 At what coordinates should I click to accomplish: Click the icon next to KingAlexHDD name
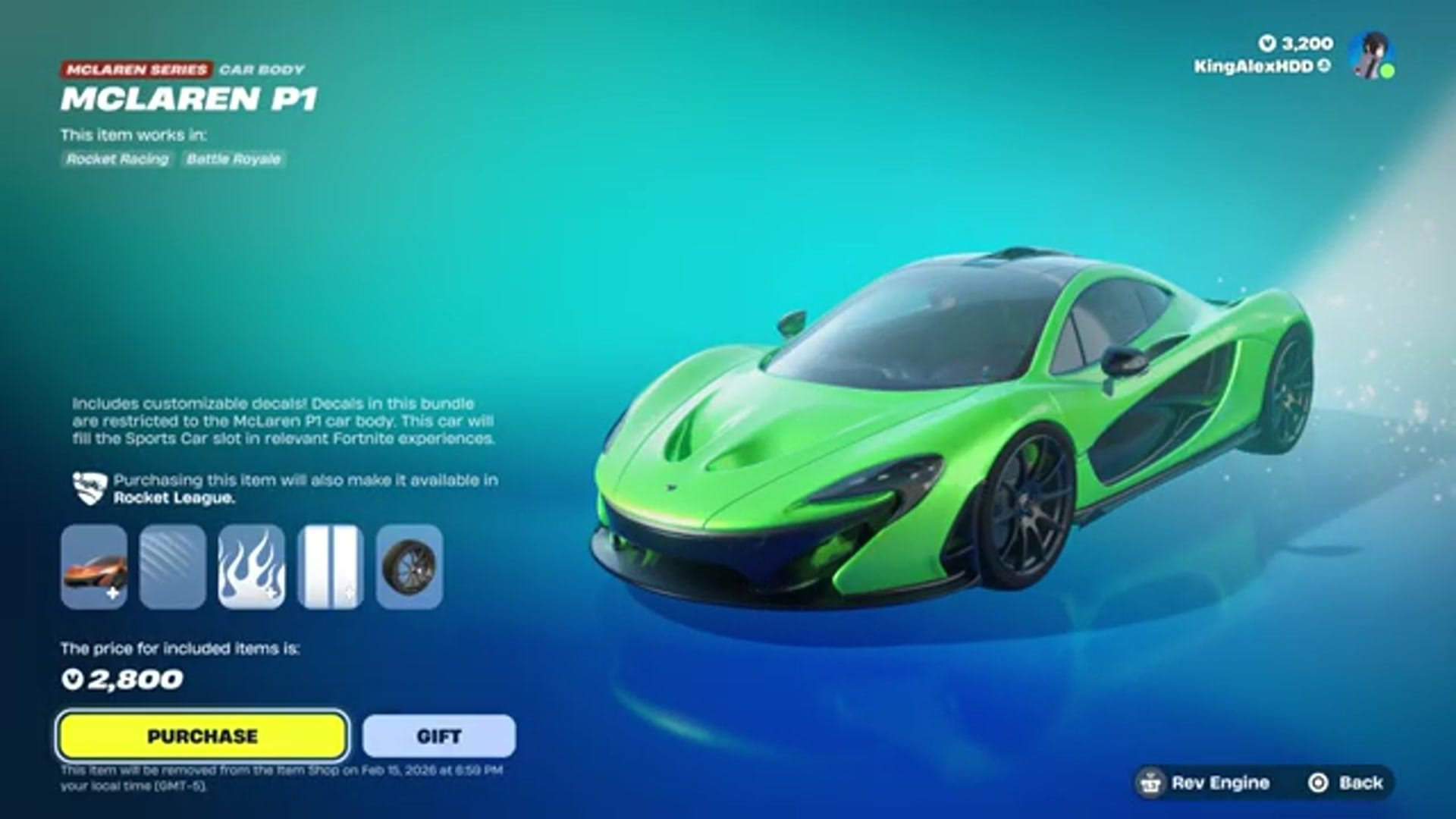[1323, 66]
